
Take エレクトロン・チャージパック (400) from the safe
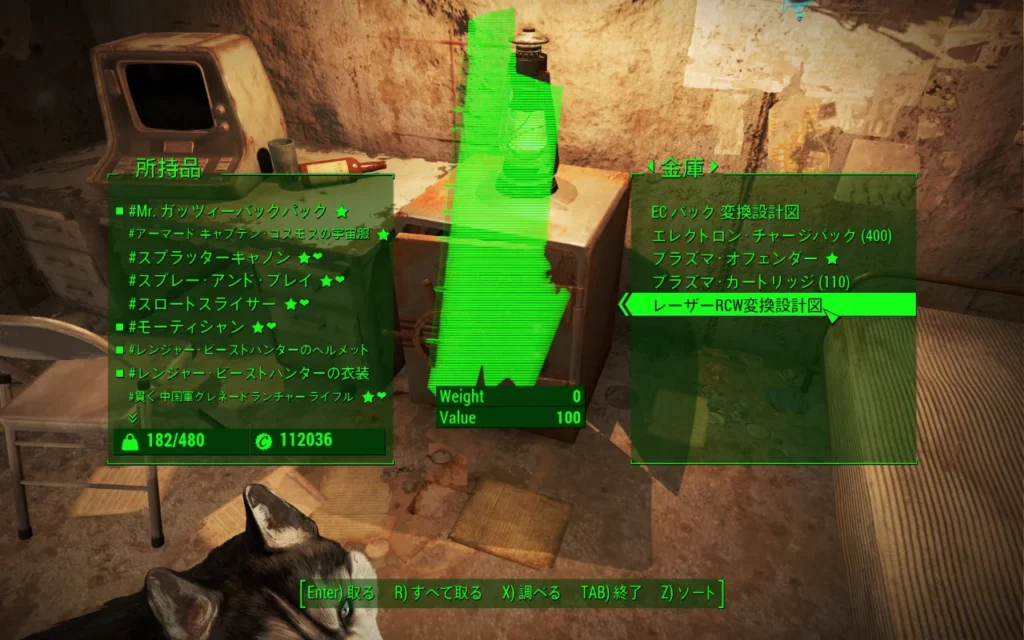point(771,236)
